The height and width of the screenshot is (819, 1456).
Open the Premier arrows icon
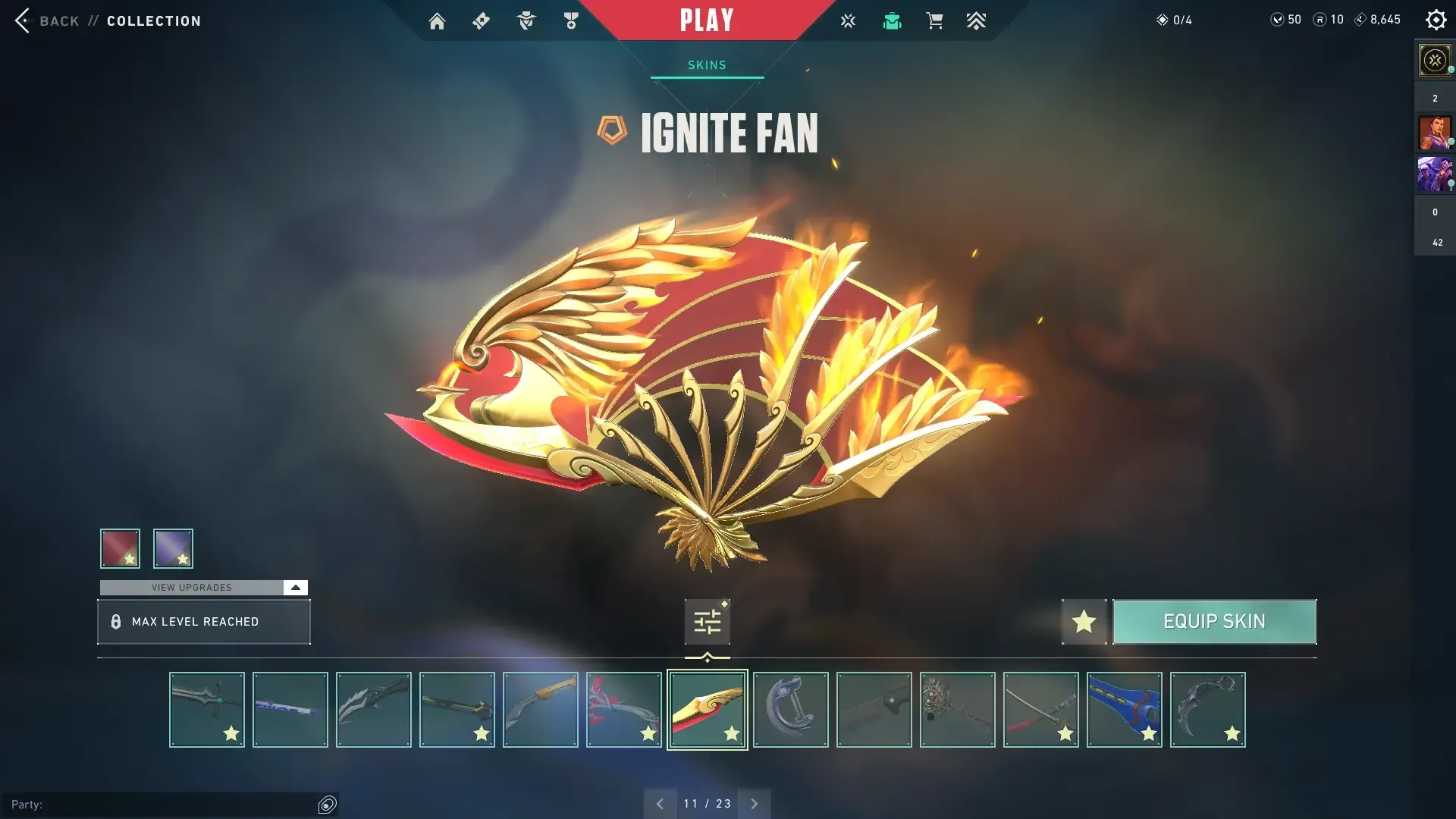976,20
